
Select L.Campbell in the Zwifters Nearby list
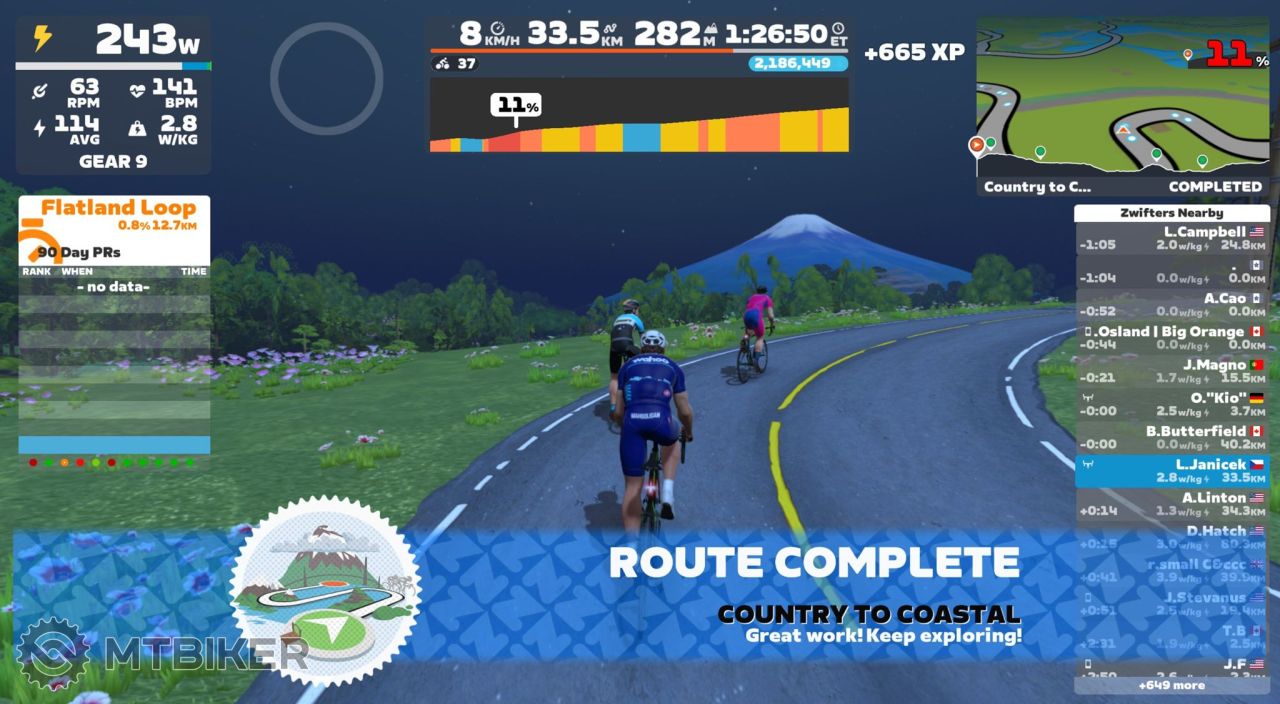pos(1171,238)
